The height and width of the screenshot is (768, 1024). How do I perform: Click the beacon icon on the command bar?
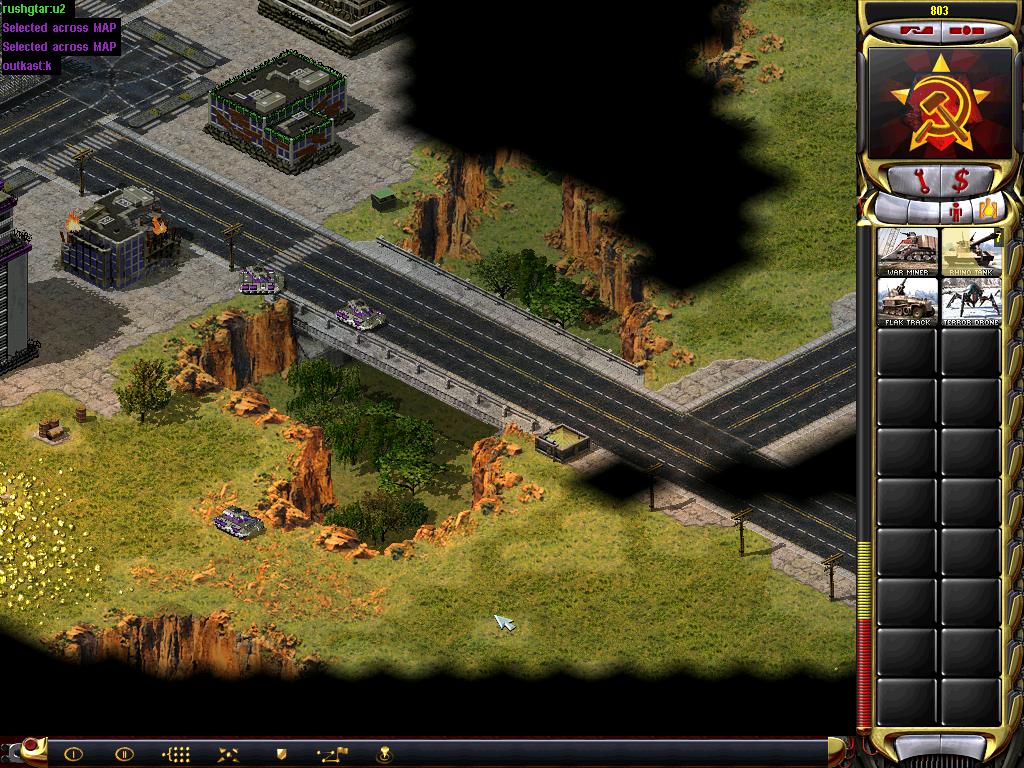[x=384, y=754]
